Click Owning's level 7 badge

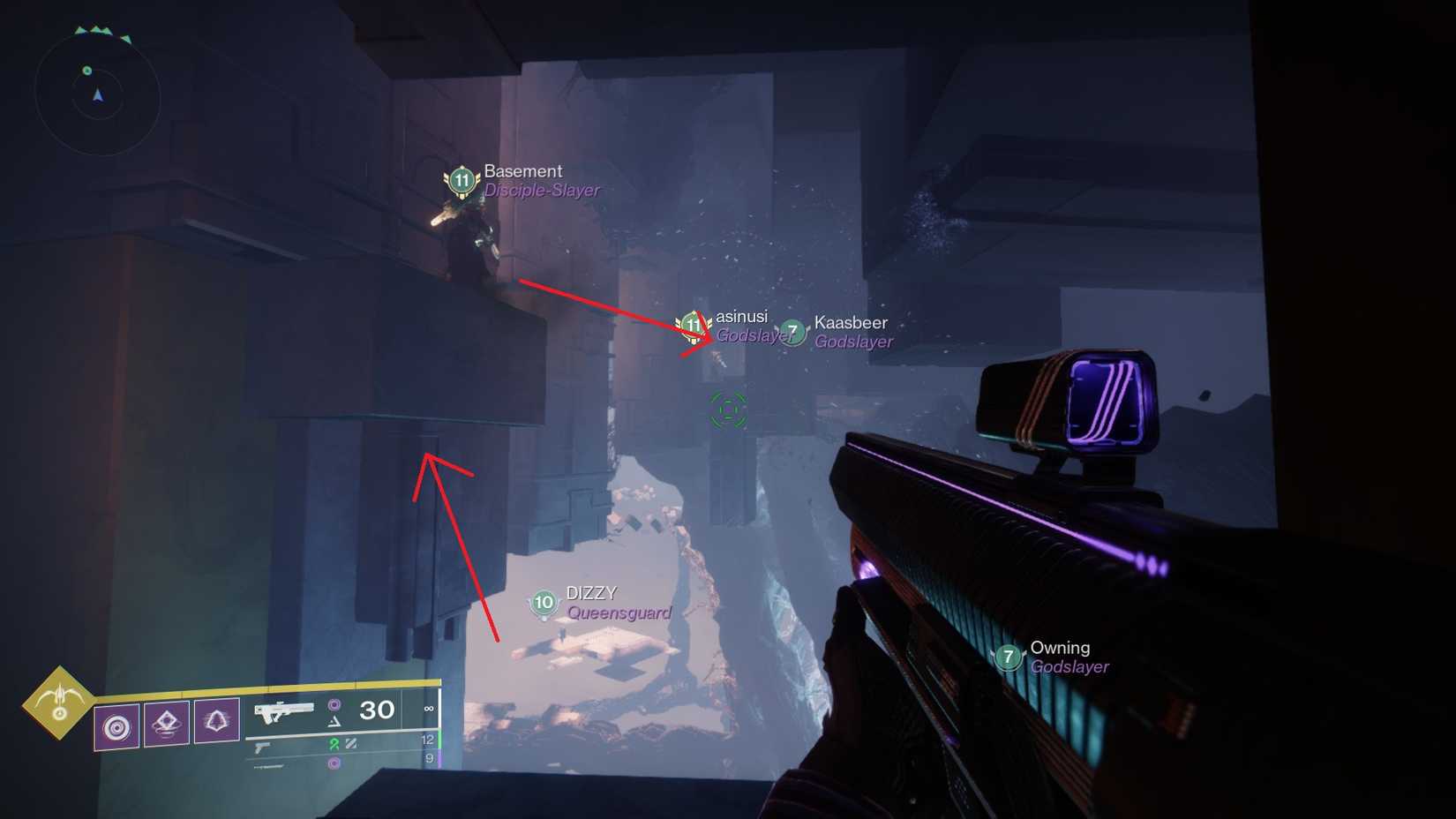pos(1008,657)
